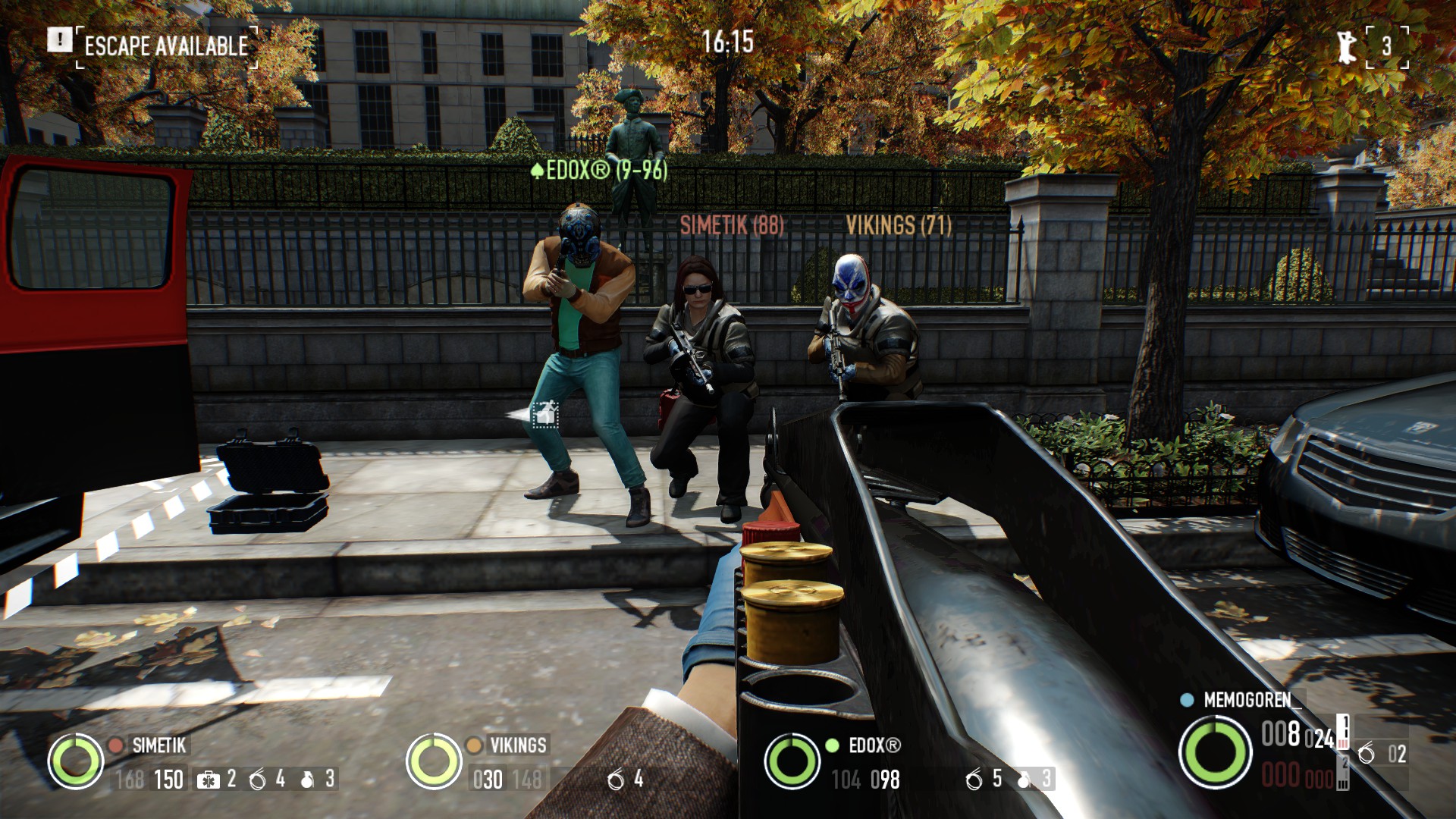The width and height of the screenshot is (1456, 819).
Task: Click the objective exclamation mark icon
Action: pyautogui.click(x=60, y=40)
